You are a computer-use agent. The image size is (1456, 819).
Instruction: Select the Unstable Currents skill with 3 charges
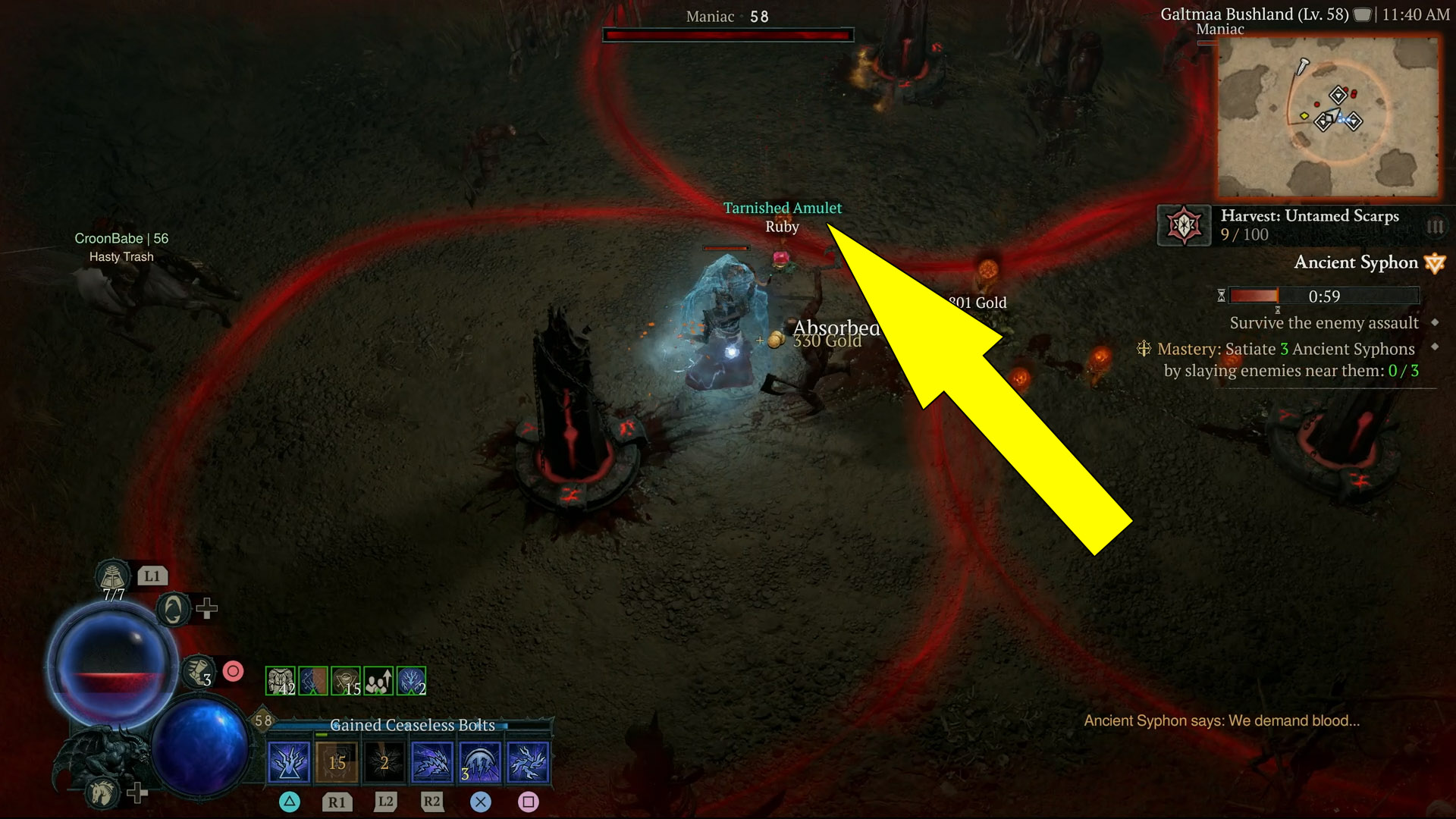(479, 762)
